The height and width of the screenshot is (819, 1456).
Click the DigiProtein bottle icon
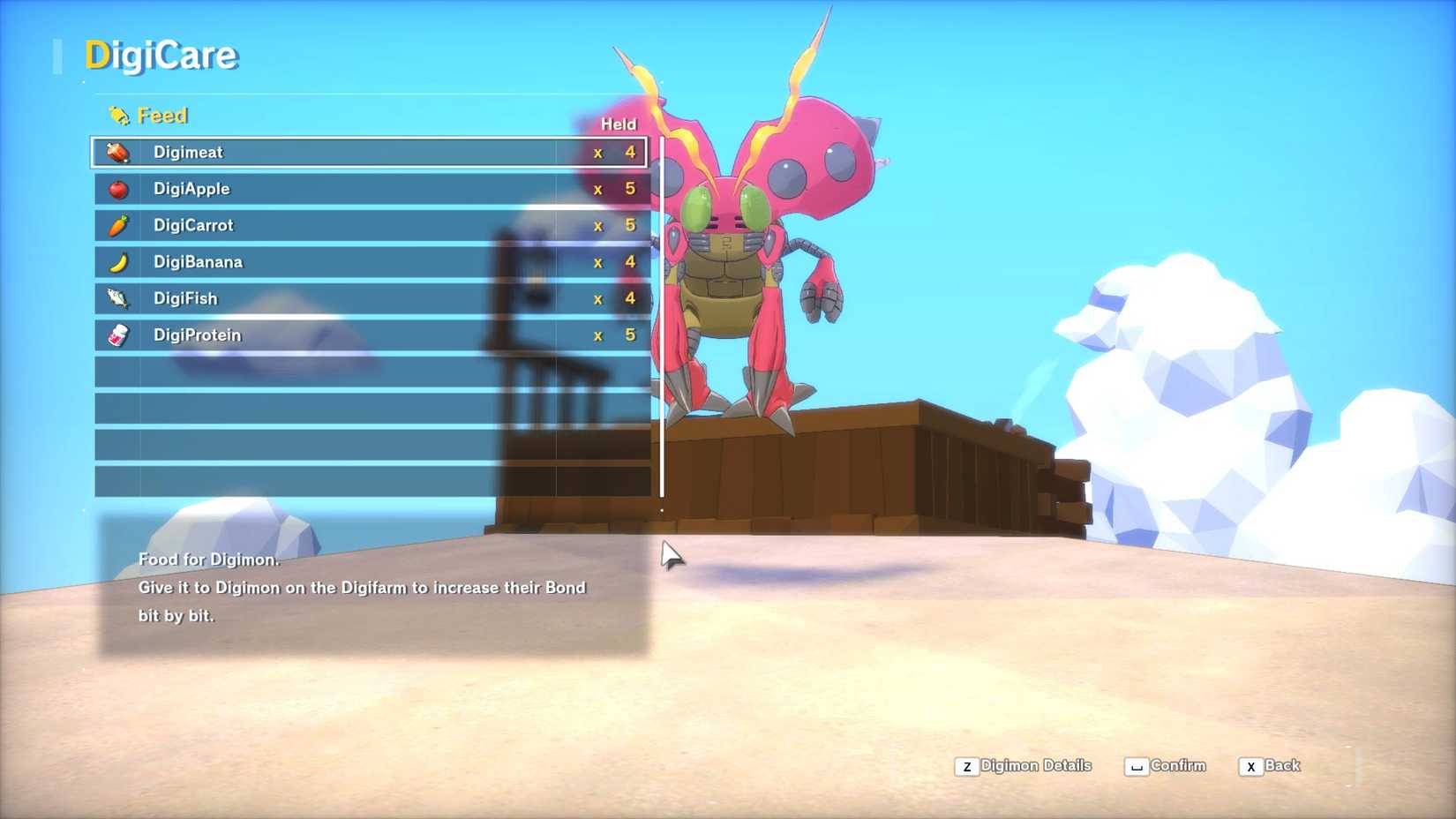[x=118, y=335]
